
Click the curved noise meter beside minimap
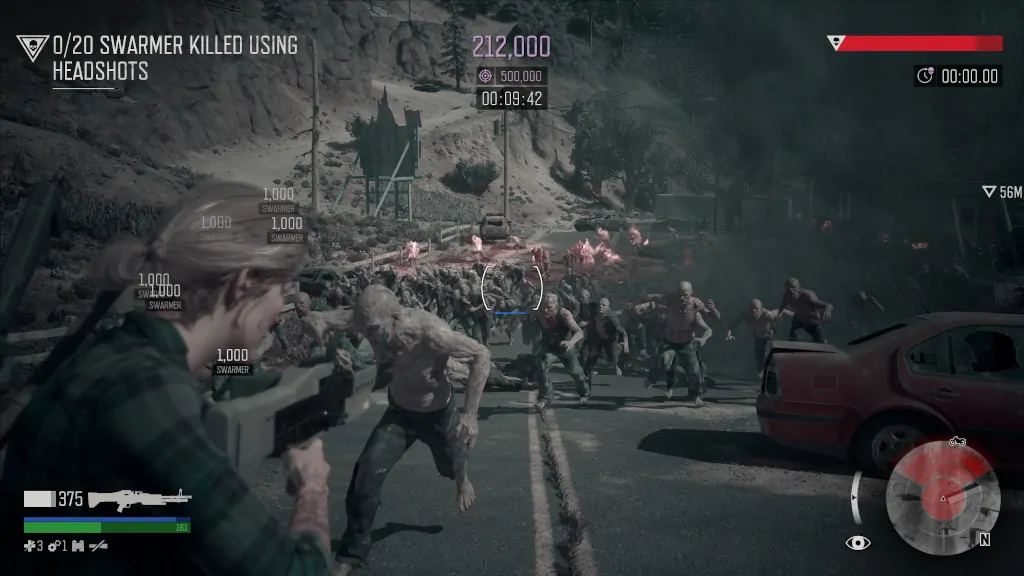pos(856,496)
